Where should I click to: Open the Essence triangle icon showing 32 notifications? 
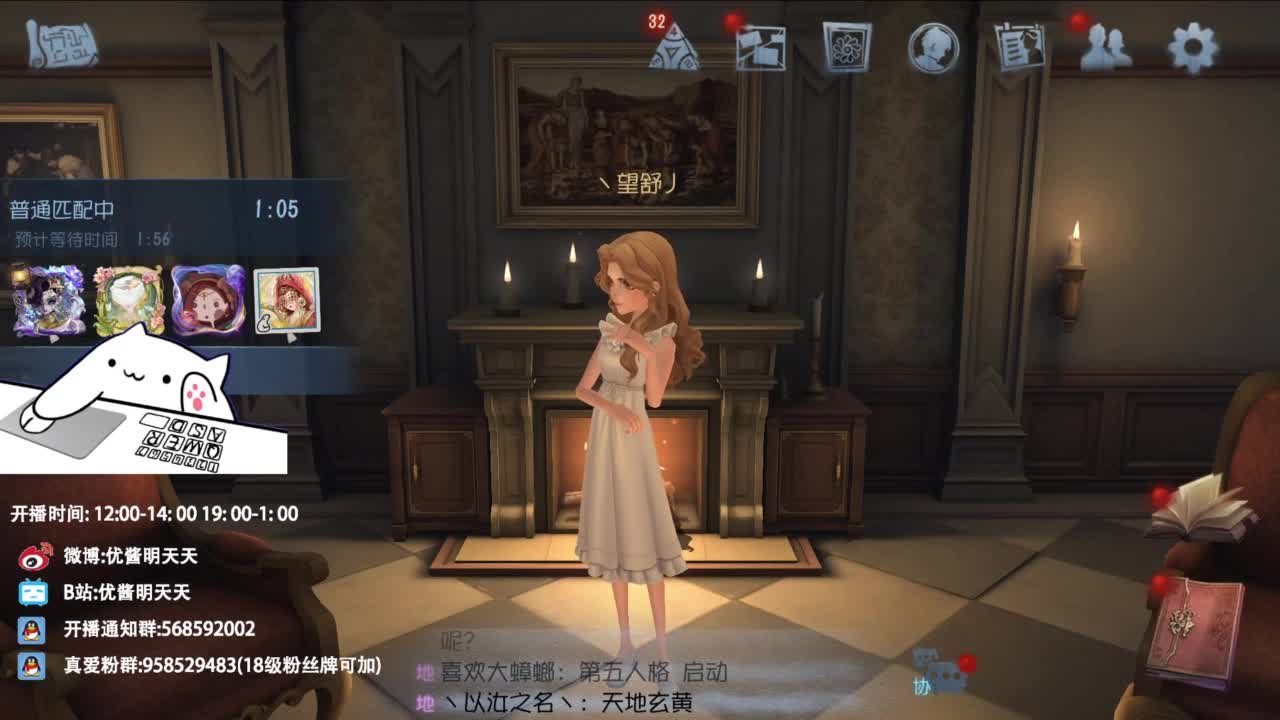tap(674, 48)
